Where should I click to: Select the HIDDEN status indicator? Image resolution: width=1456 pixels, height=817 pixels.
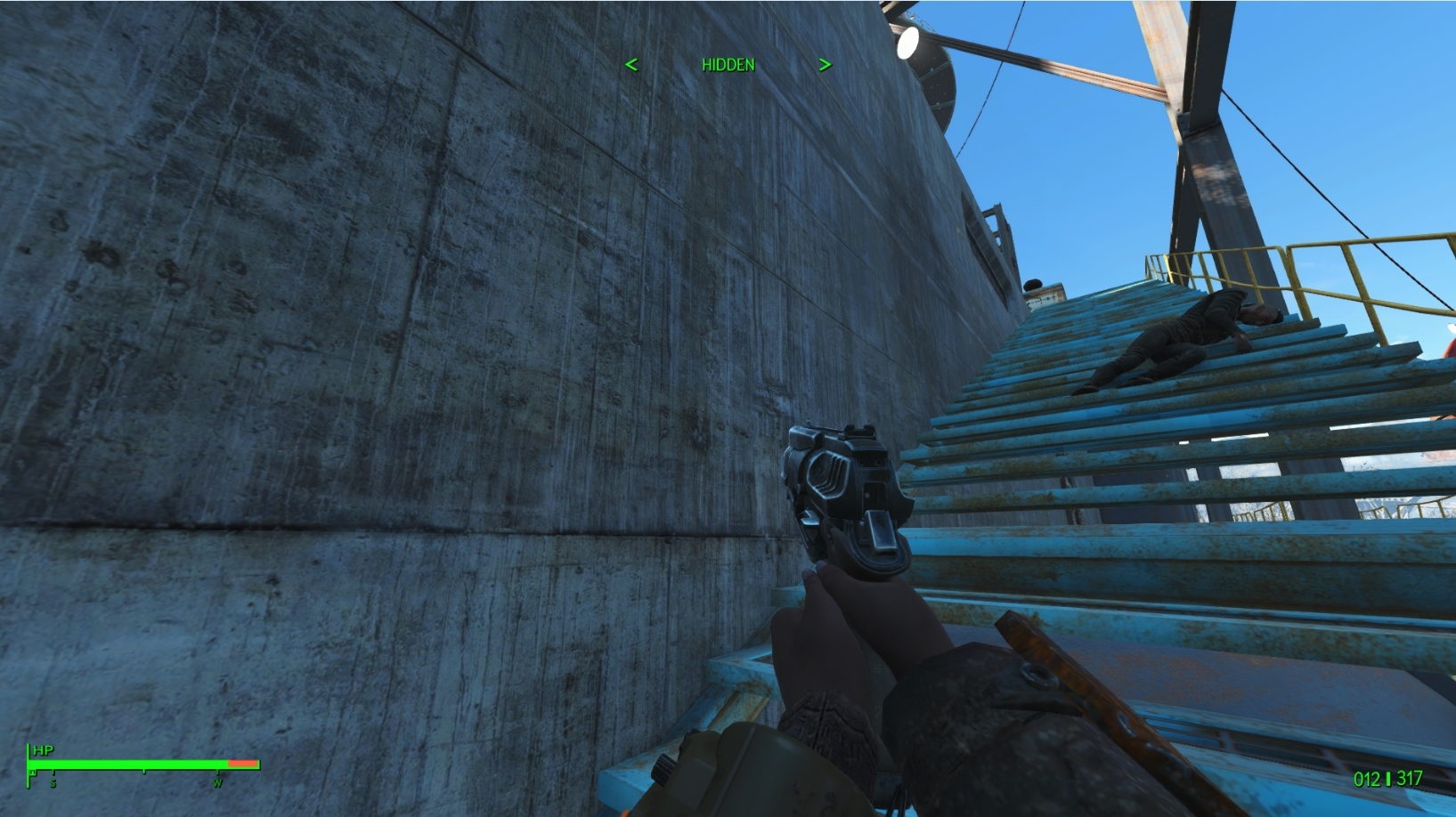coord(728,64)
